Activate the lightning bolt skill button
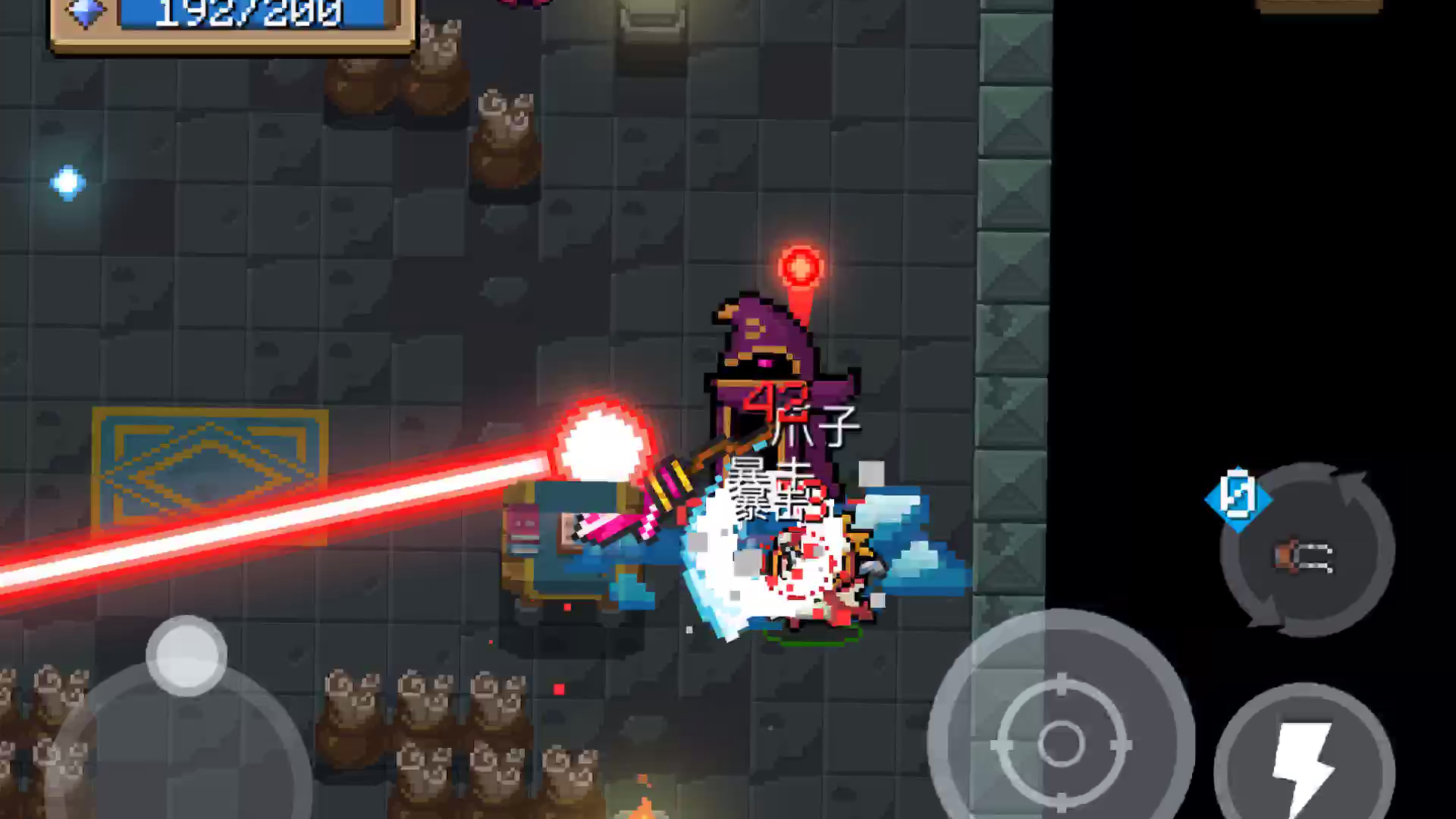Image resolution: width=1456 pixels, height=819 pixels. coord(1304,762)
